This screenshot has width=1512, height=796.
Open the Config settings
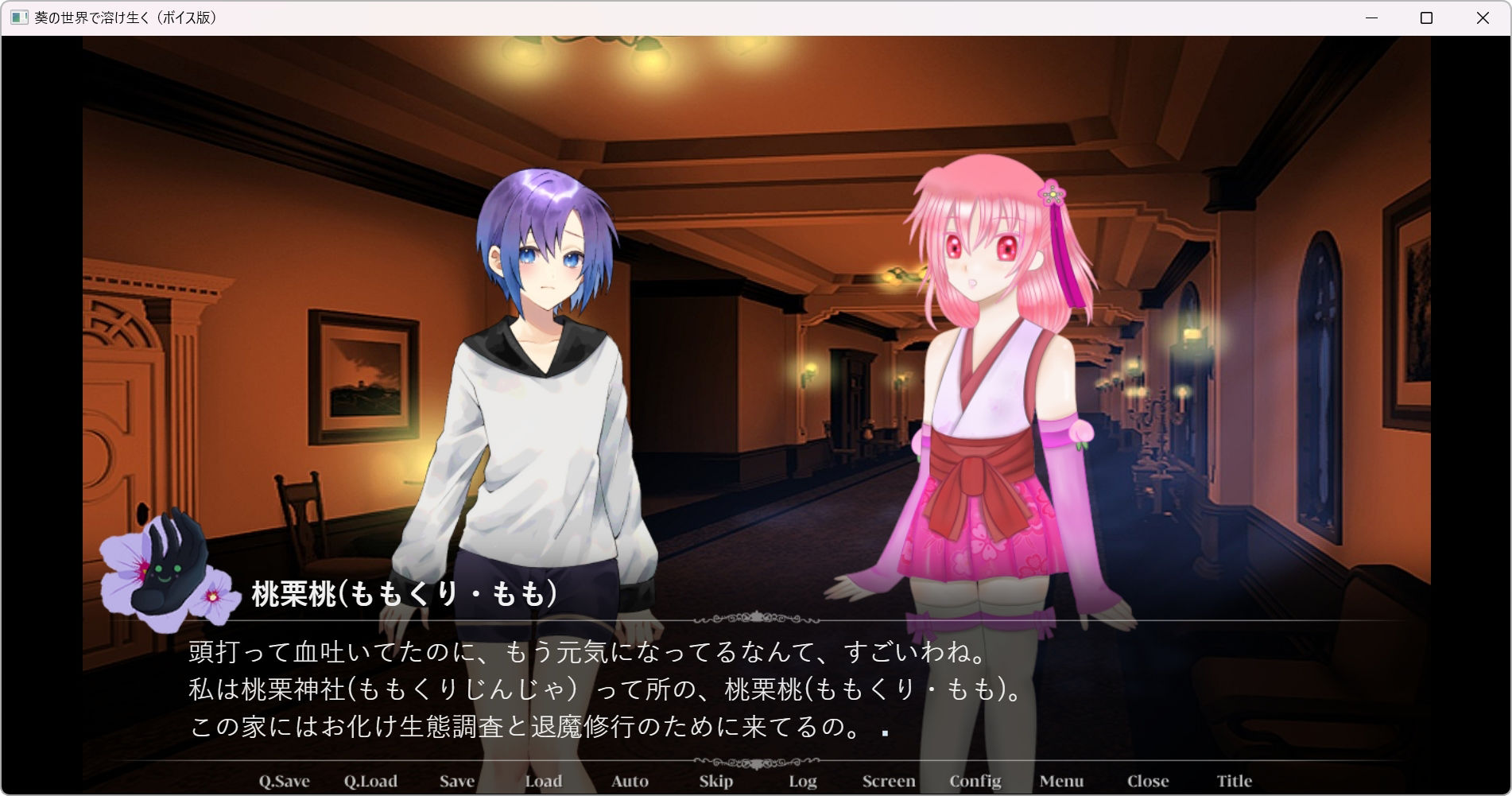(x=975, y=781)
